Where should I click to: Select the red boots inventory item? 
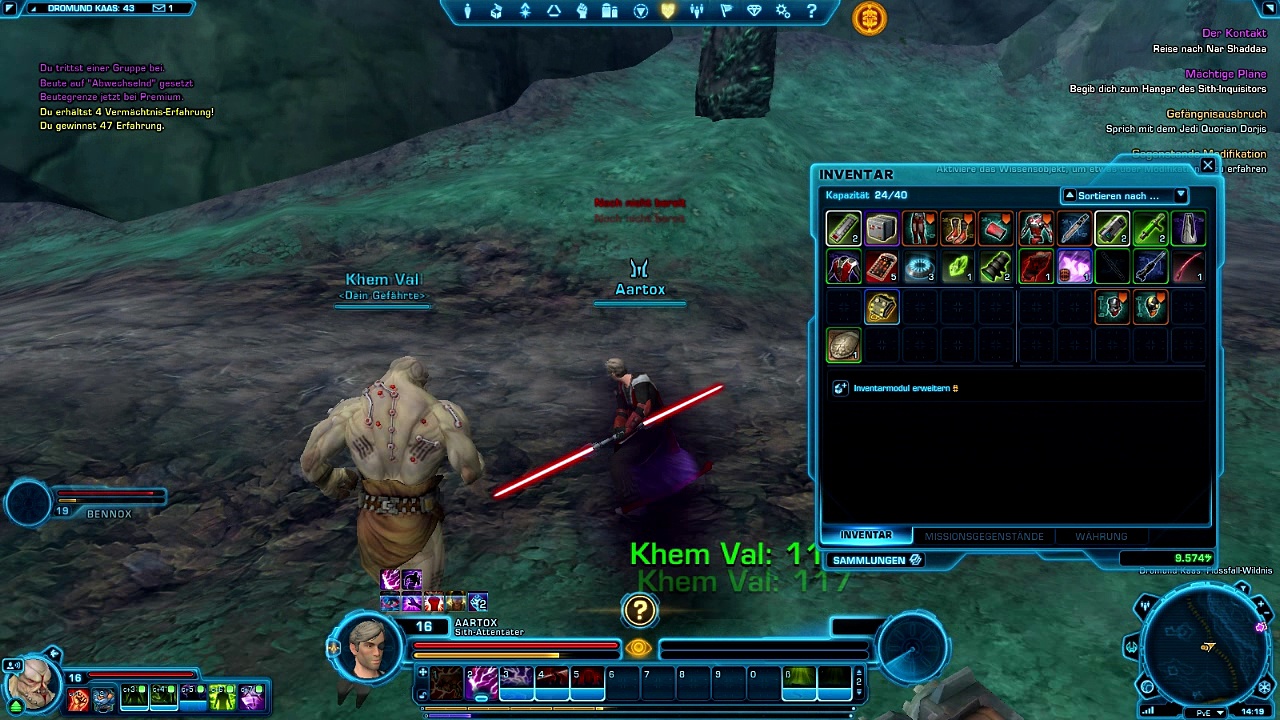958,229
